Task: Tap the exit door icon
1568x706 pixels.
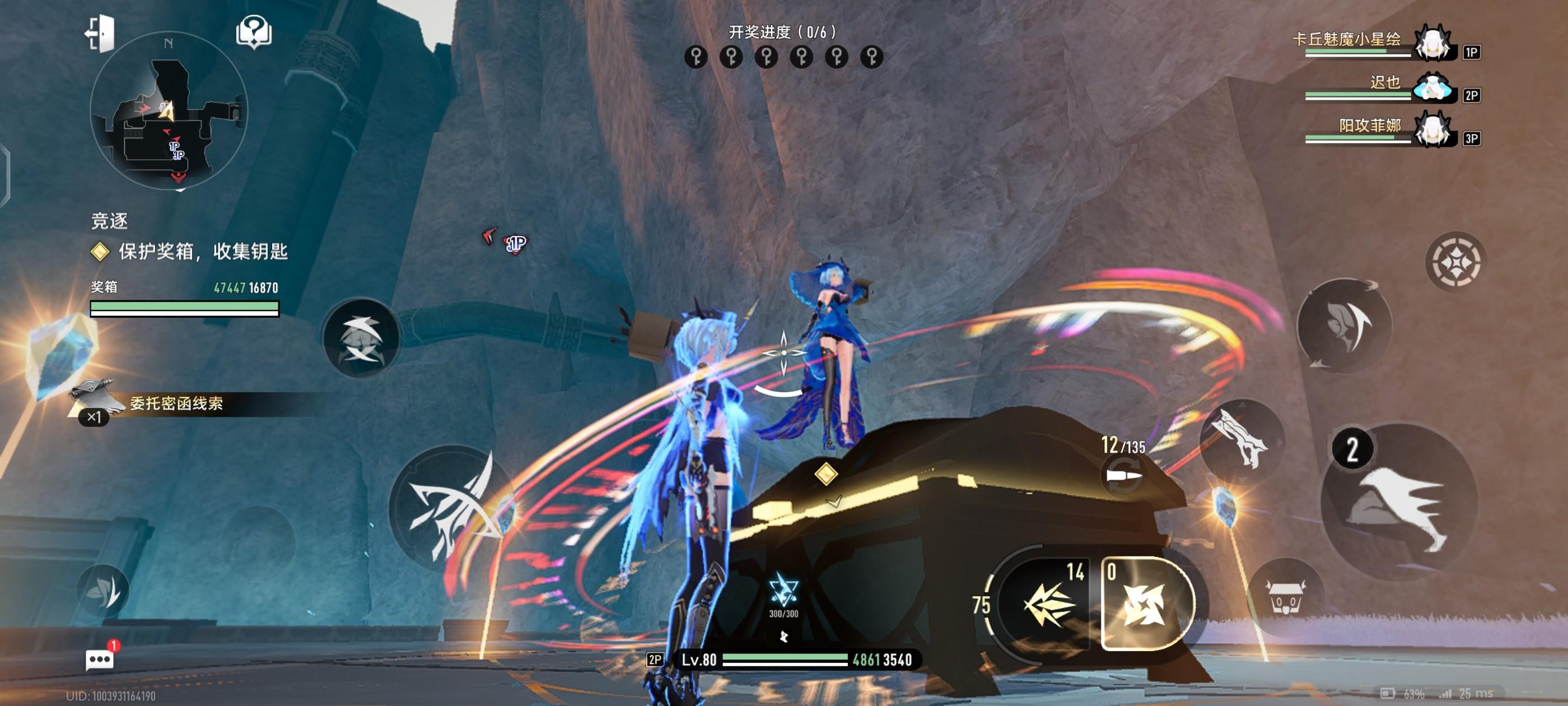Action: pos(100,33)
